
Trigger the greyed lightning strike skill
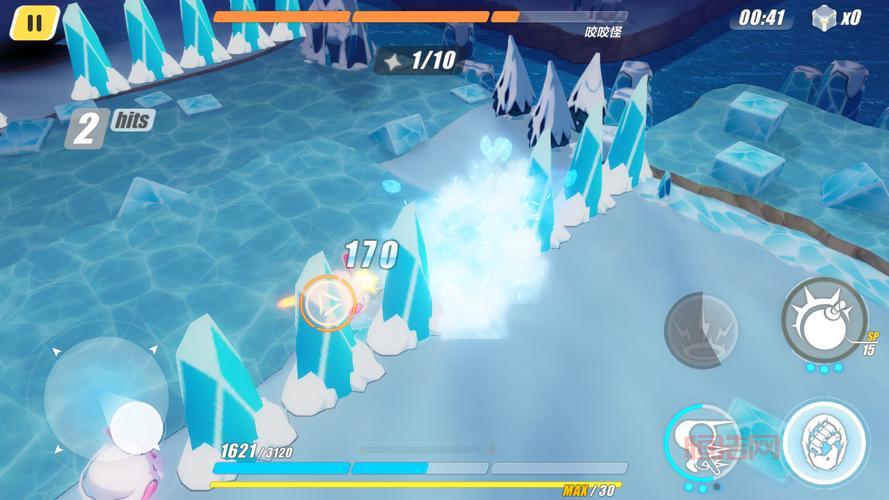[702, 329]
